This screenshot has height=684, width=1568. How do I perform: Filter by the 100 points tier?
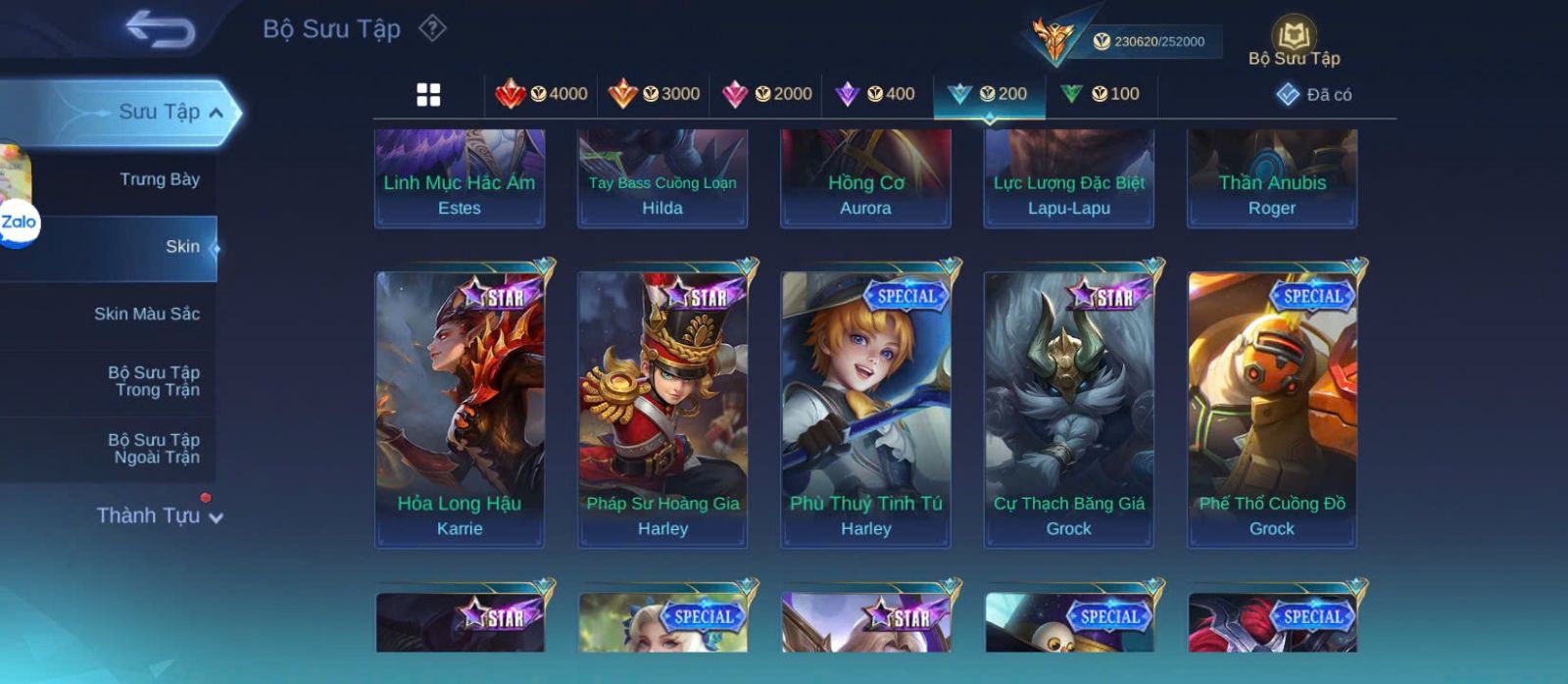coord(1101,94)
